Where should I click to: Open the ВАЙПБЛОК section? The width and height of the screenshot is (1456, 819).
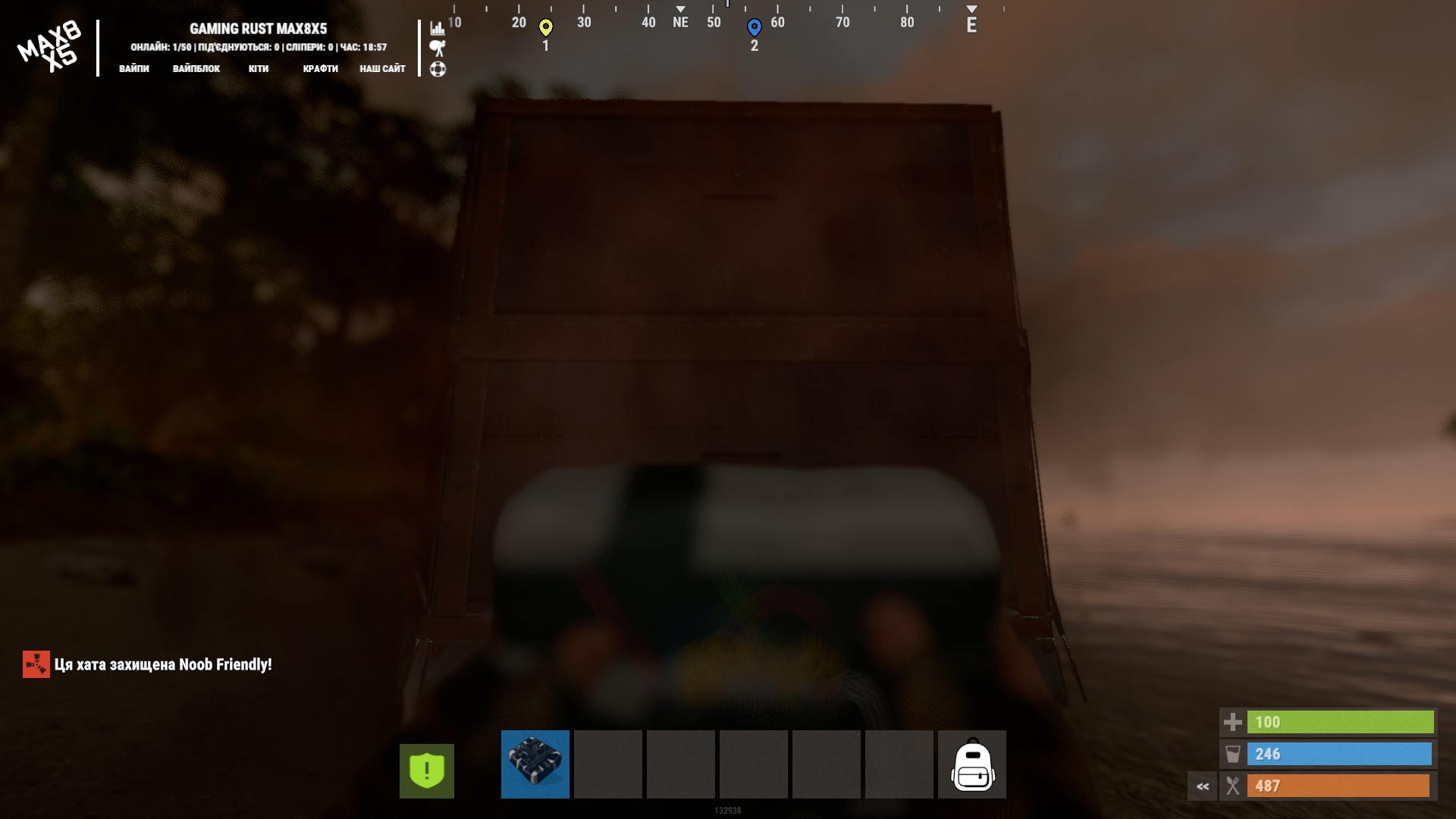click(x=196, y=68)
